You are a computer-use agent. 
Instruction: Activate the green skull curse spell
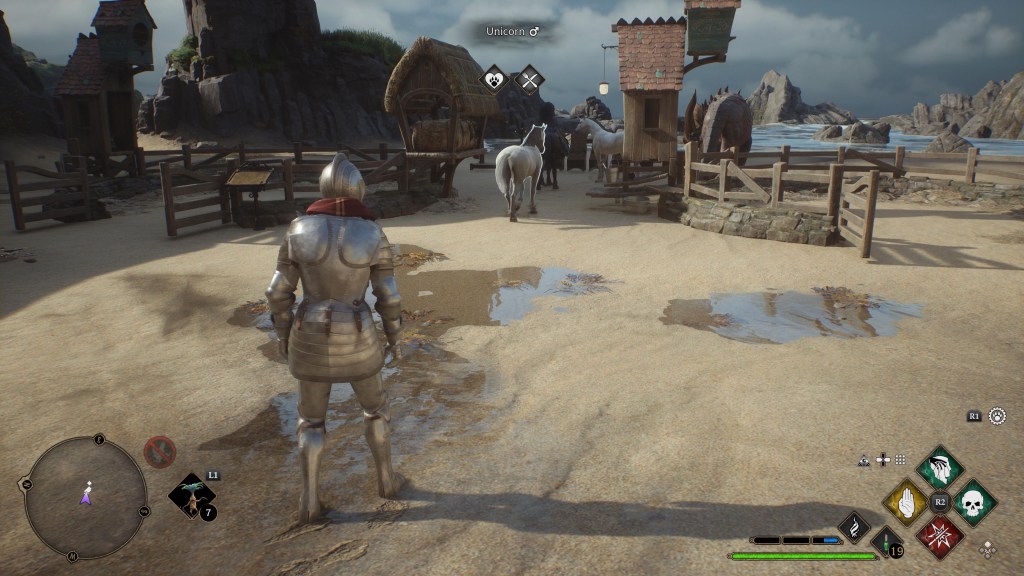974,502
